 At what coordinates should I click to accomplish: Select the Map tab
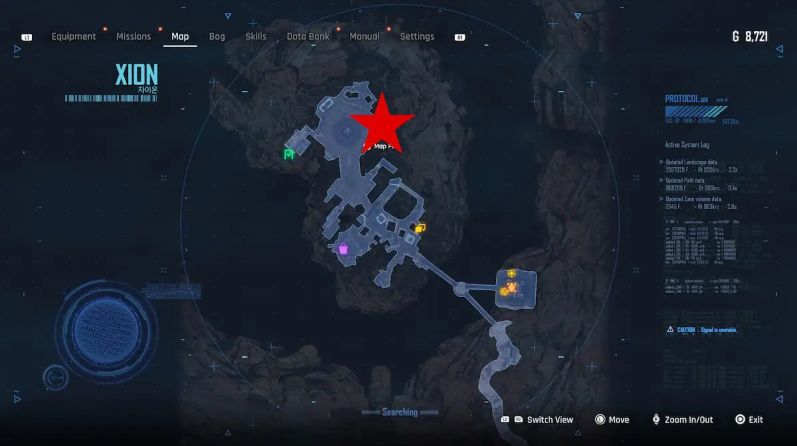click(180, 37)
